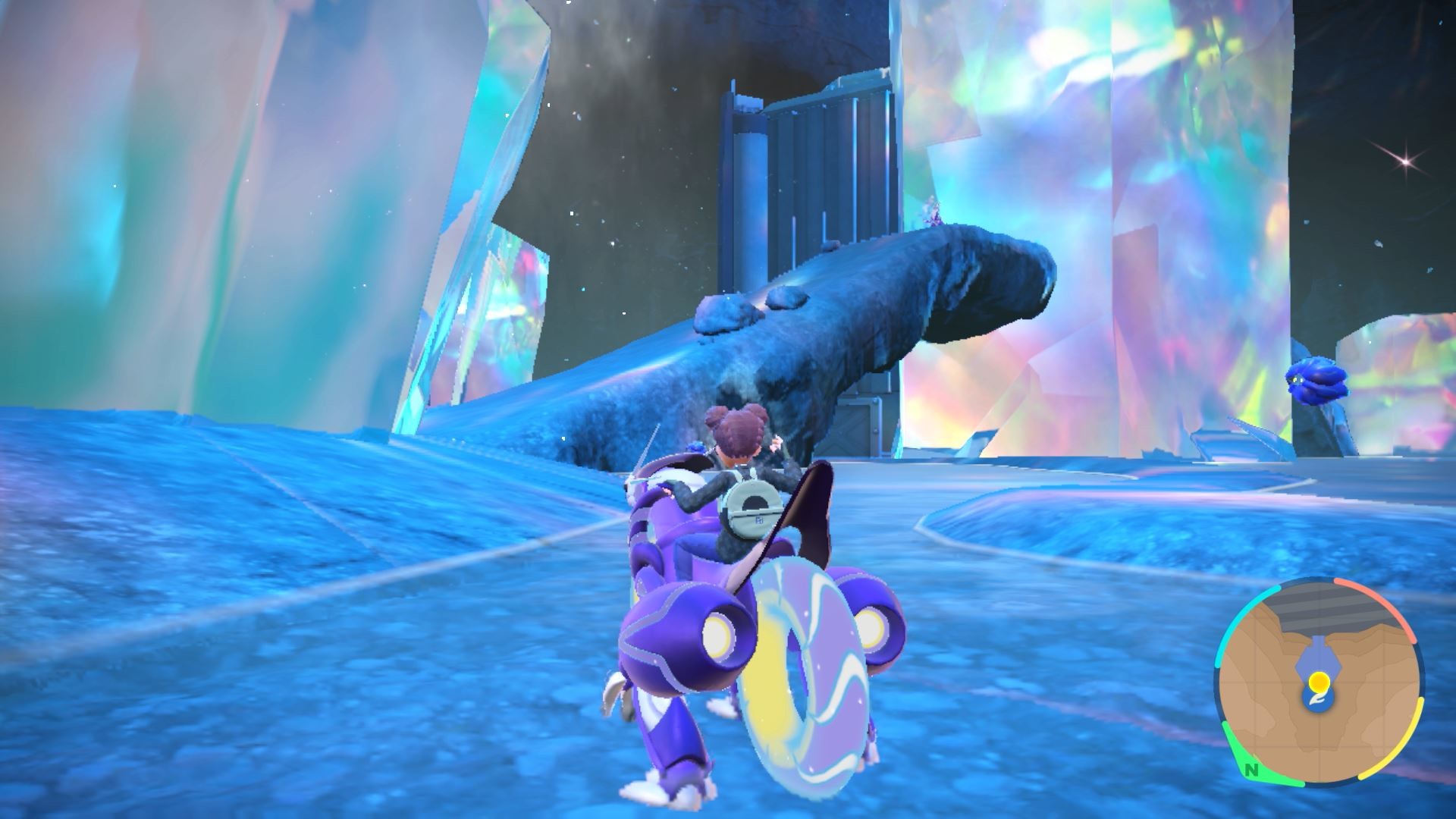Viewport: 1456px width, 819px height.
Task: Click the green N compass marker
Action: point(1250,770)
